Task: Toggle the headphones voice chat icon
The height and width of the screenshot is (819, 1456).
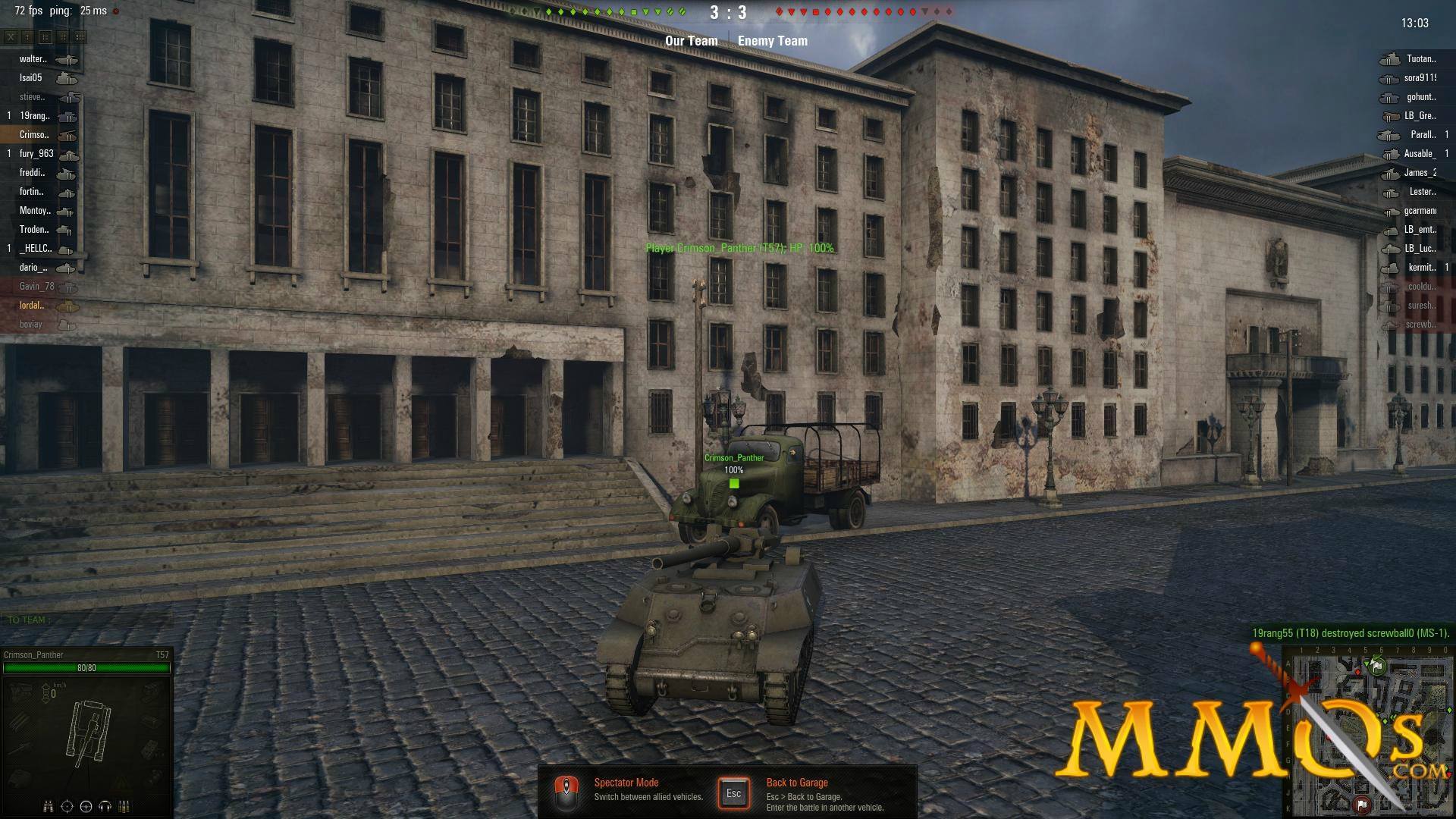Action: click(x=105, y=806)
